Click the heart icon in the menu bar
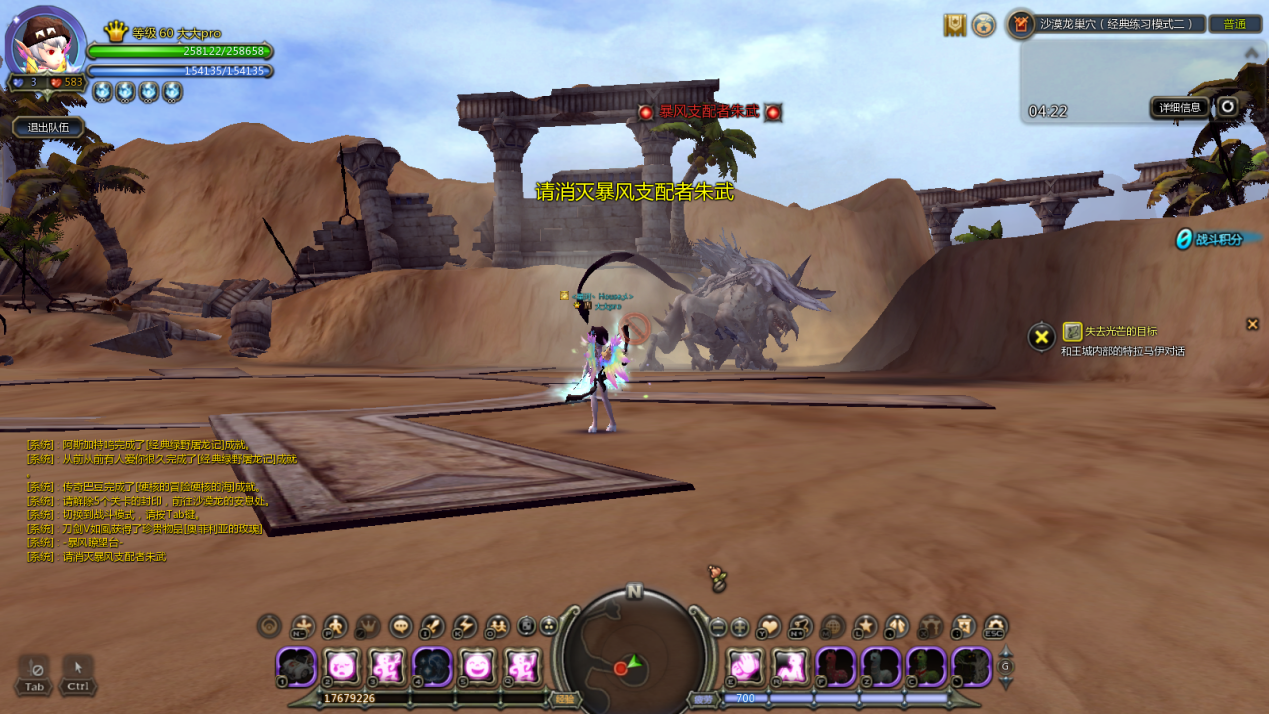This screenshot has height=714, width=1269. (768, 627)
